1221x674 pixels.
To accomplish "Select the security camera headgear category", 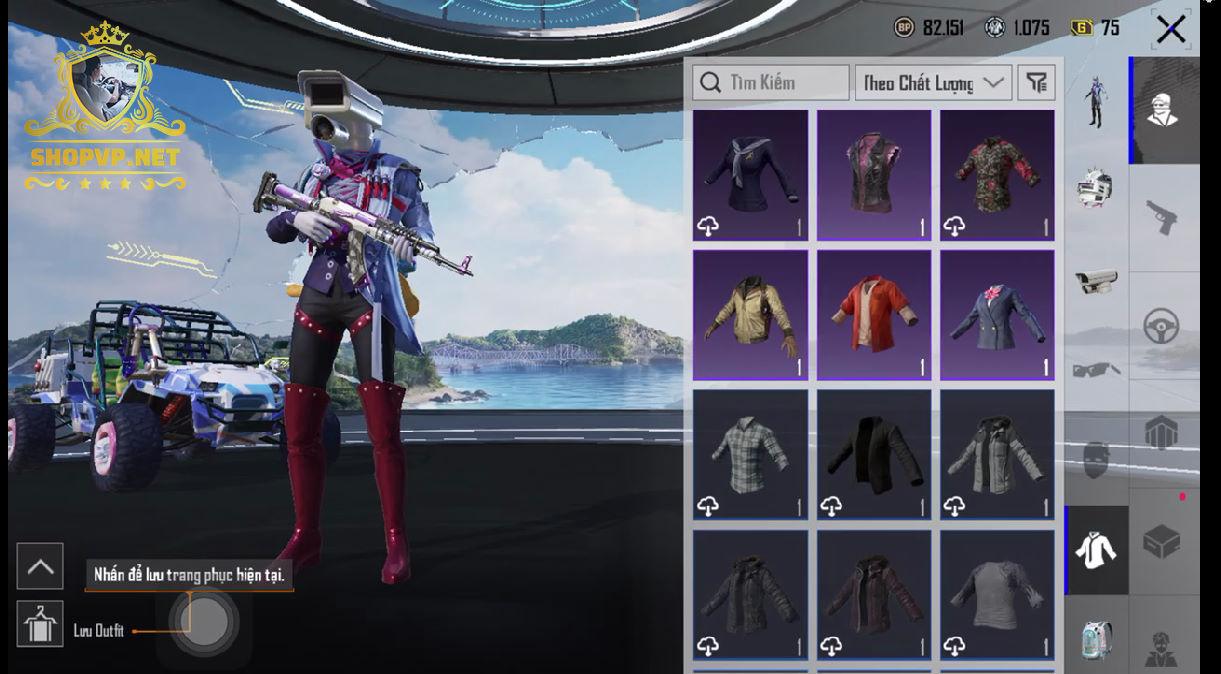I will [x=1096, y=281].
